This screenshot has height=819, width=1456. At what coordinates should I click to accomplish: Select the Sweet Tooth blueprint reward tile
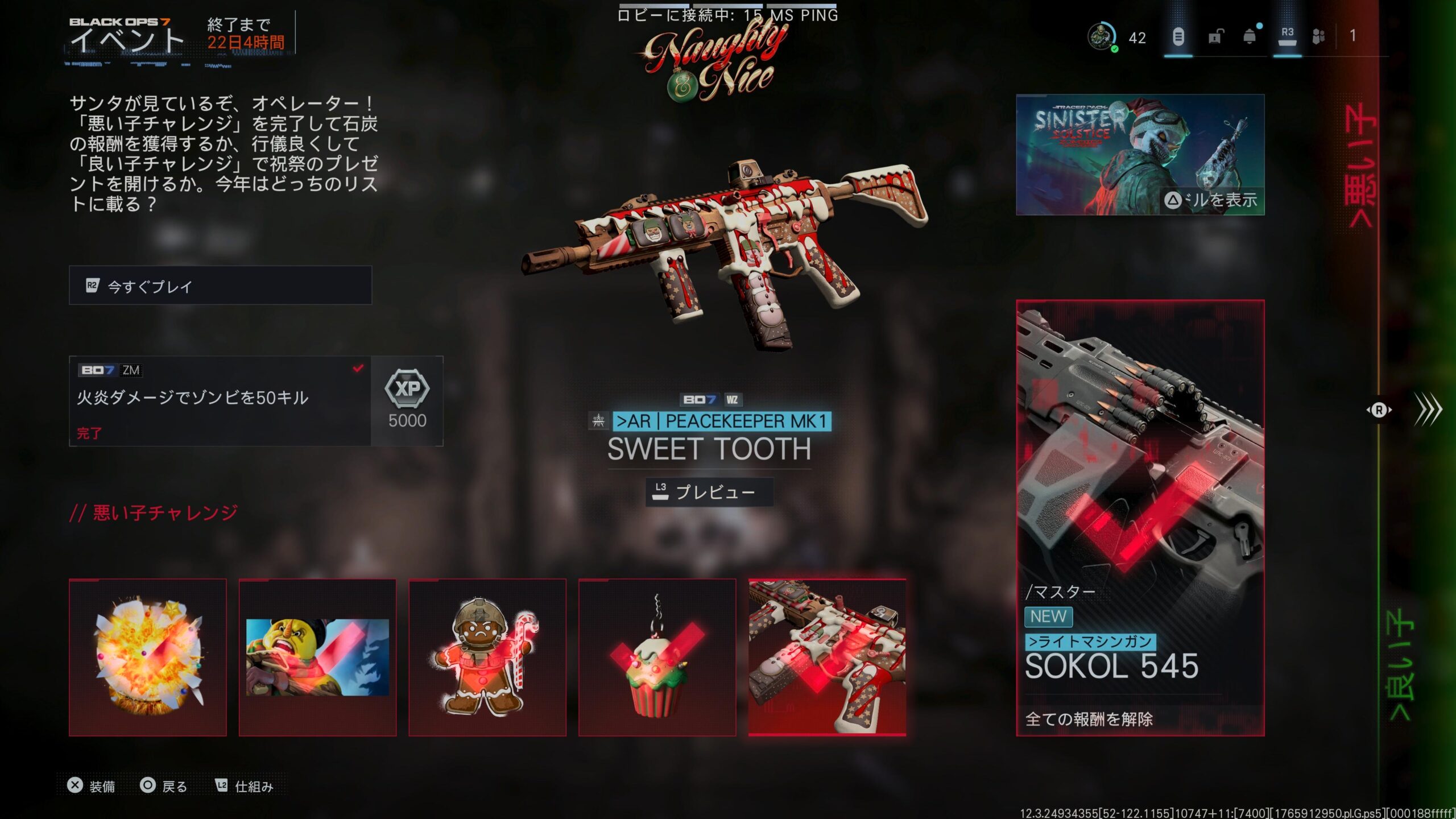[827, 657]
